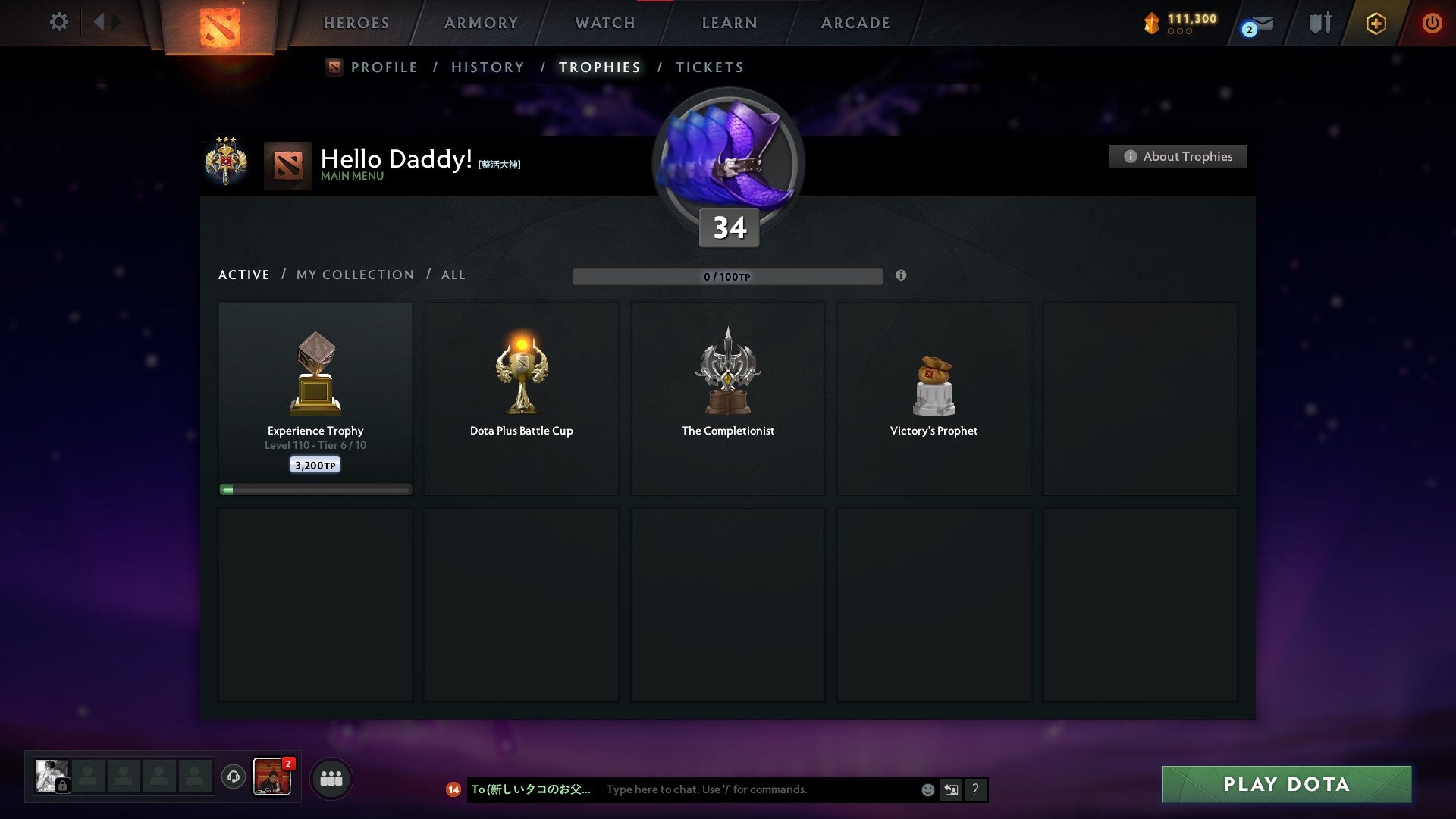This screenshot has height=819, width=1456.
Task: Open the HEROES menu
Action: (356, 23)
